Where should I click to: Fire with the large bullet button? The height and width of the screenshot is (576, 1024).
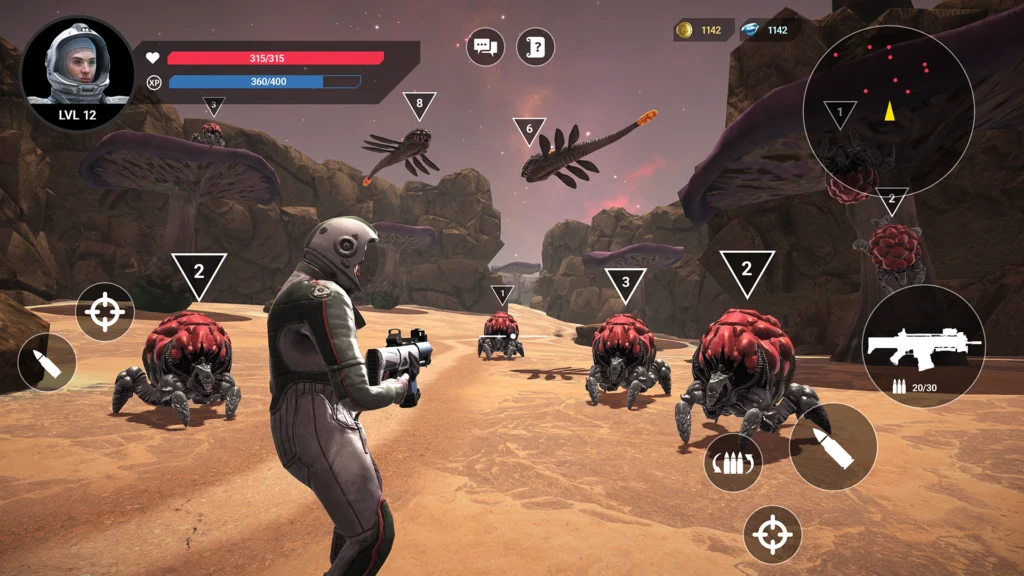point(833,446)
